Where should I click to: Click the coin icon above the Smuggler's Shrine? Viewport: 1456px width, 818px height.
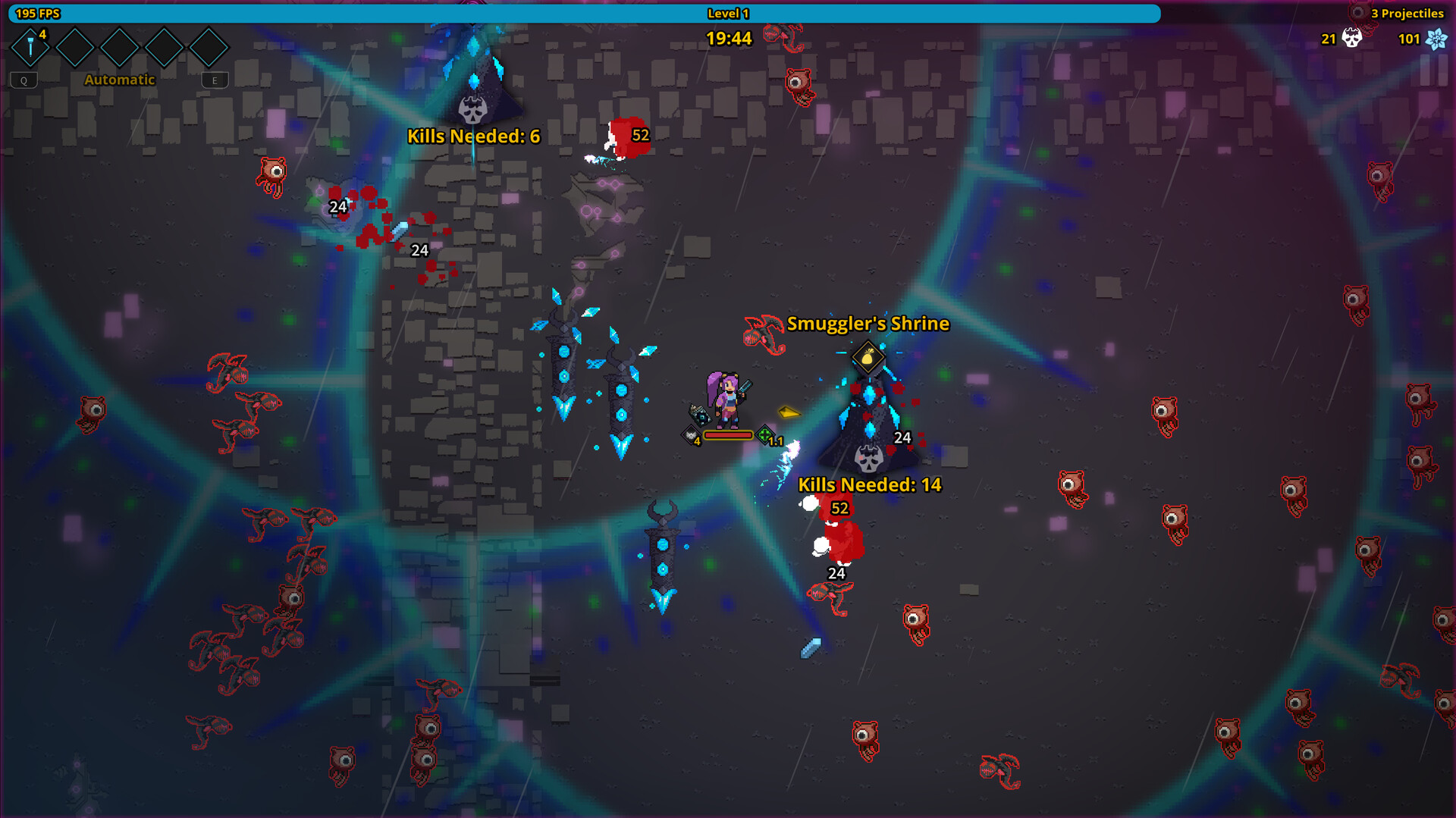coord(868,356)
